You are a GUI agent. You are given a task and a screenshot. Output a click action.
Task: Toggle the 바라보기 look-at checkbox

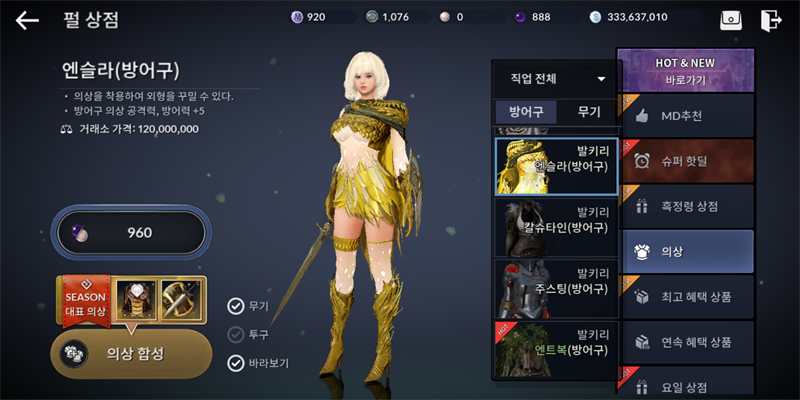tap(236, 363)
